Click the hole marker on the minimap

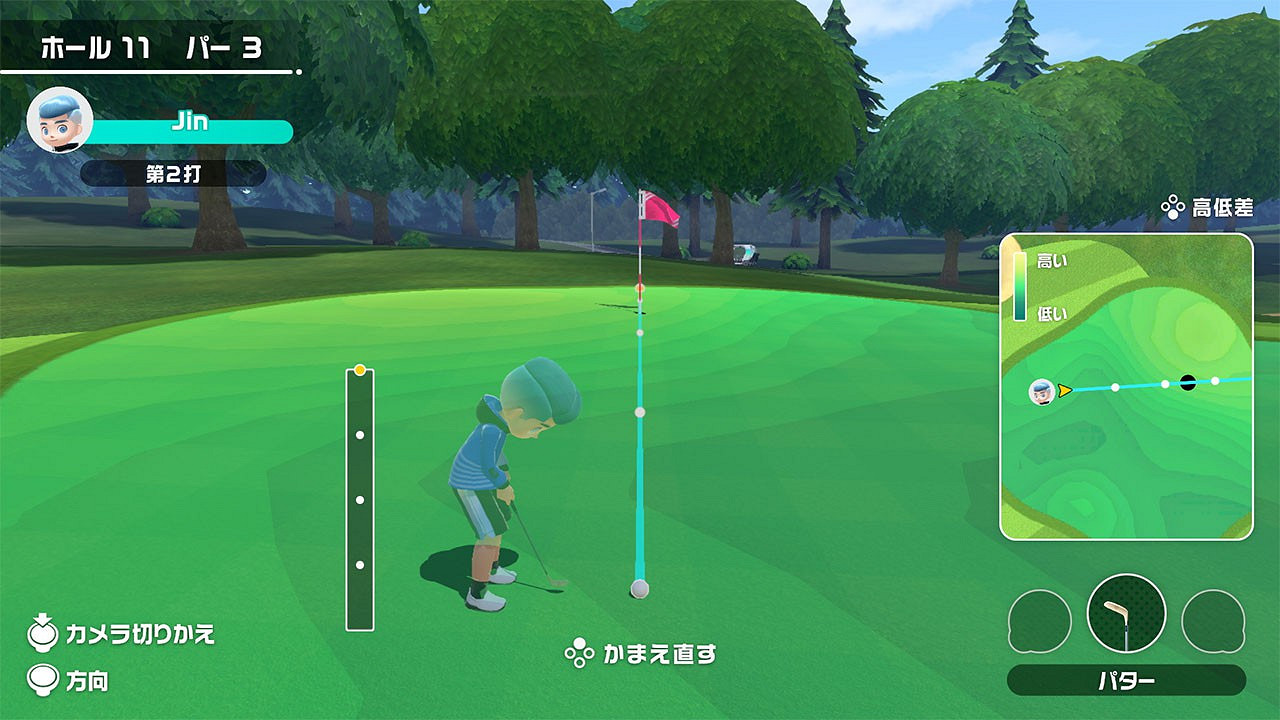pos(1186,381)
